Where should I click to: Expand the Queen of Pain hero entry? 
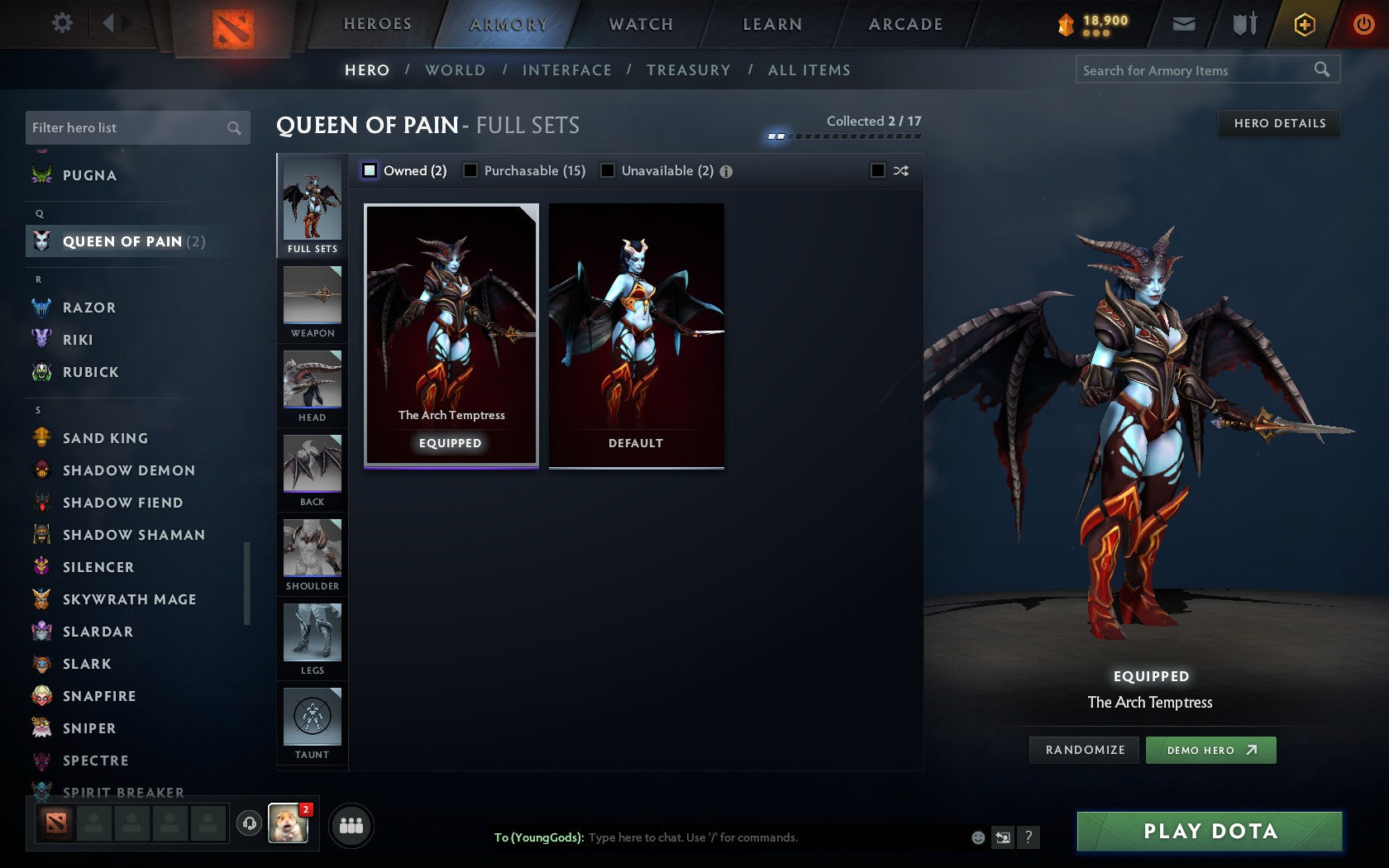(x=122, y=241)
